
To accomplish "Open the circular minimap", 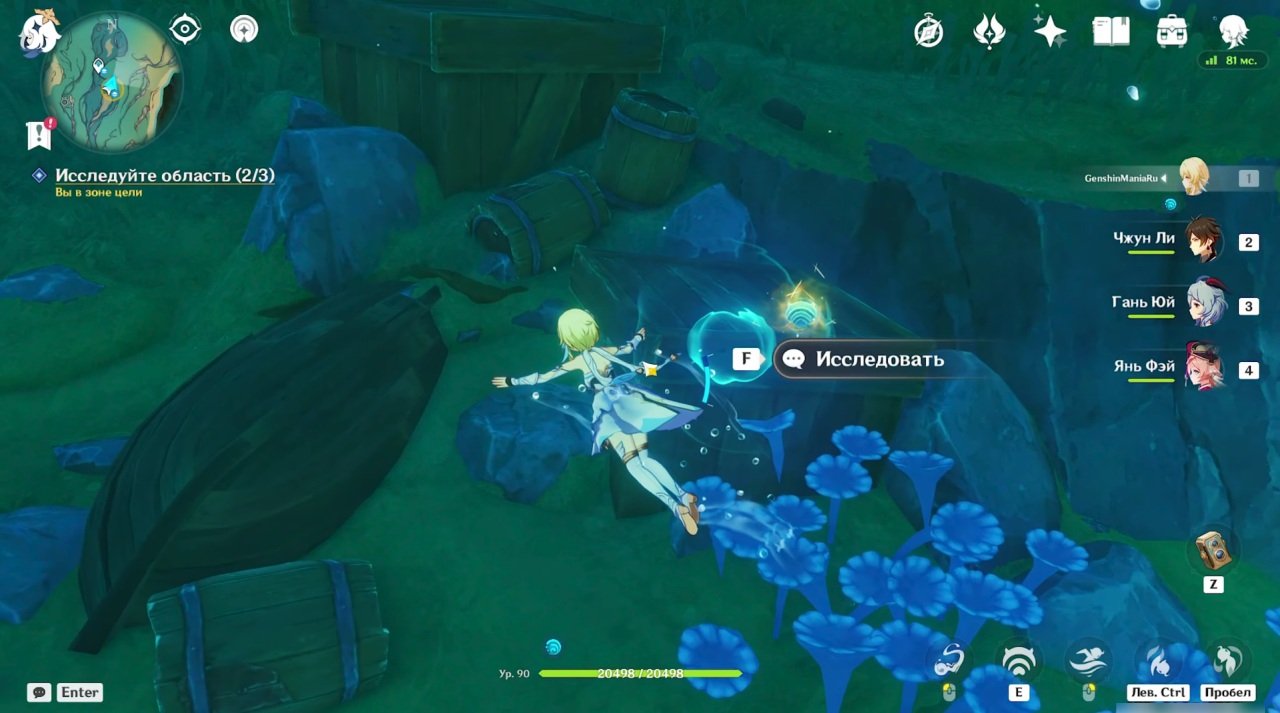I will click(x=110, y=80).
